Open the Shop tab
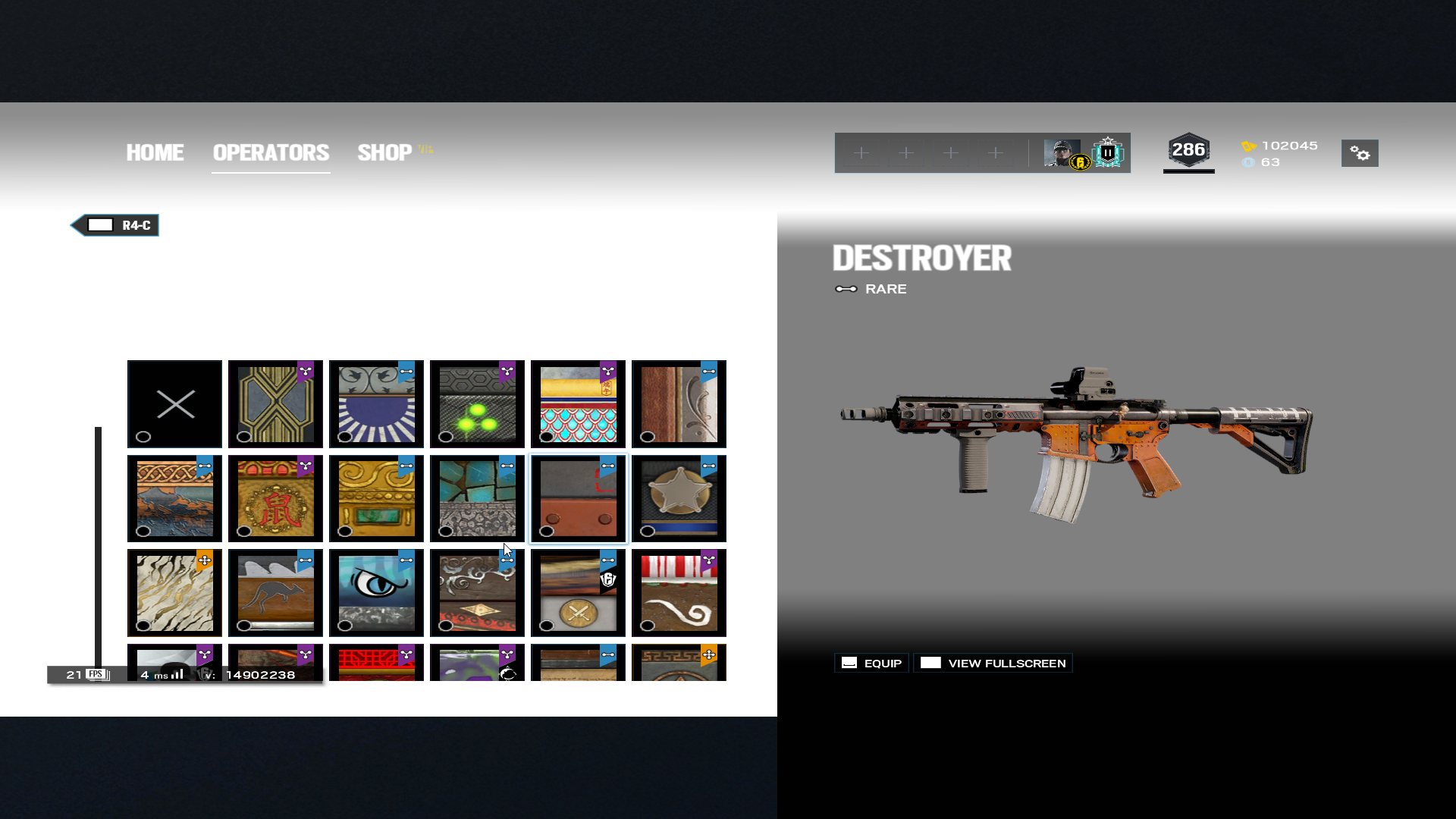Viewport: 1456px width, 819px height. point(385,152)
